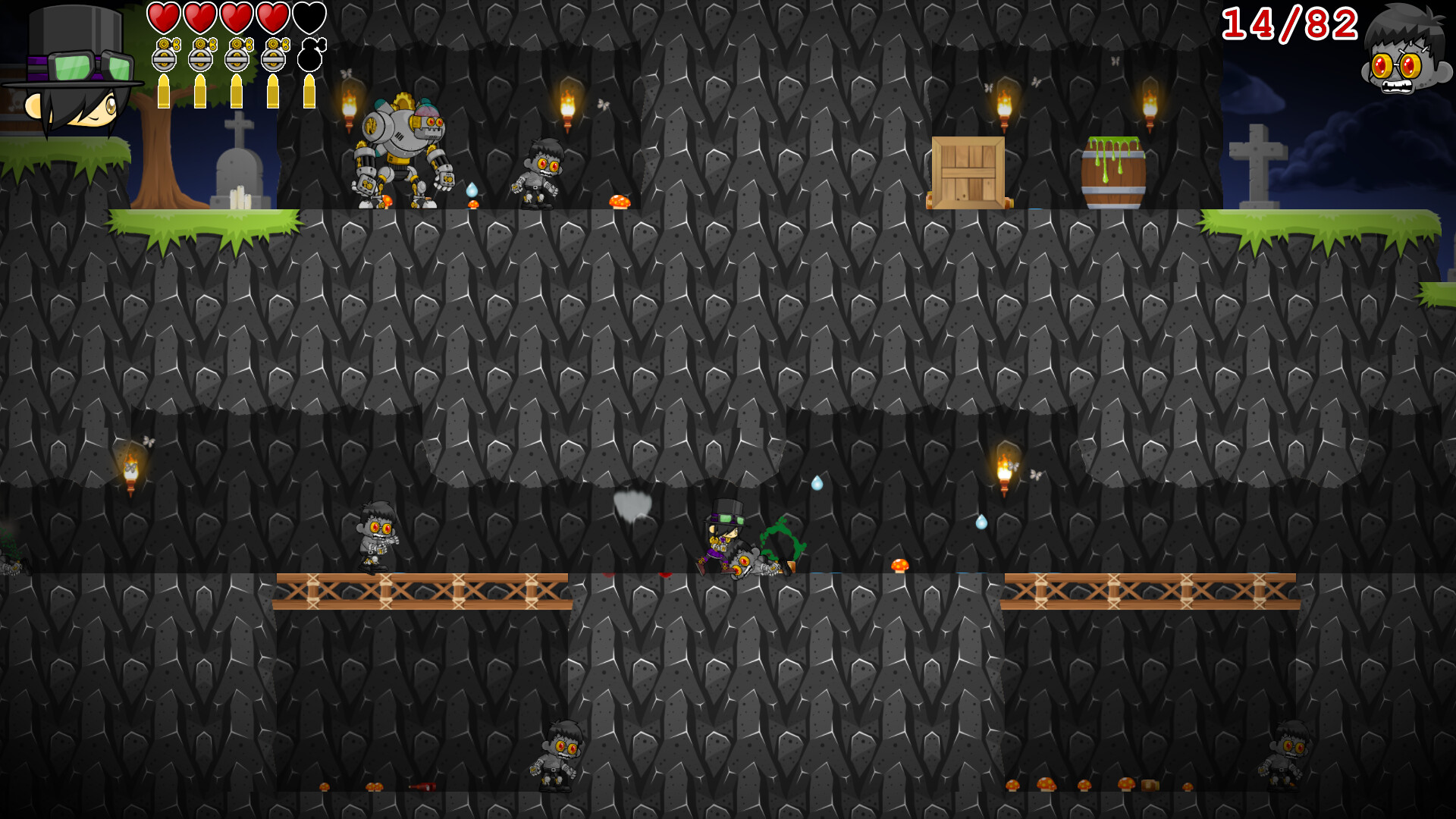Select the first bullet icon under the grenades

coord(164,91)
